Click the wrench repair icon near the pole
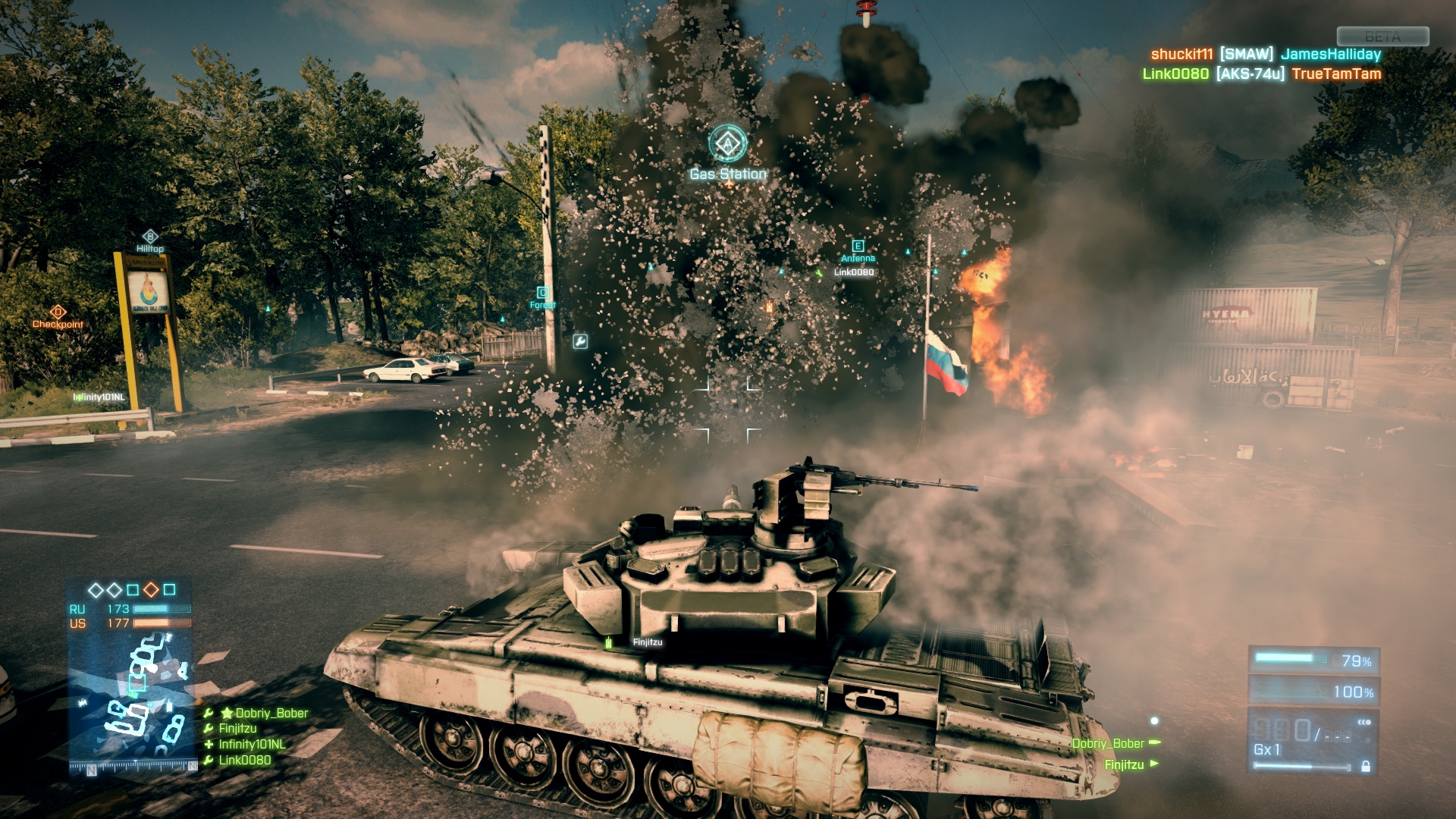Screen dimensions: 1456x819 pyautogui.click(x=579, y=342)
